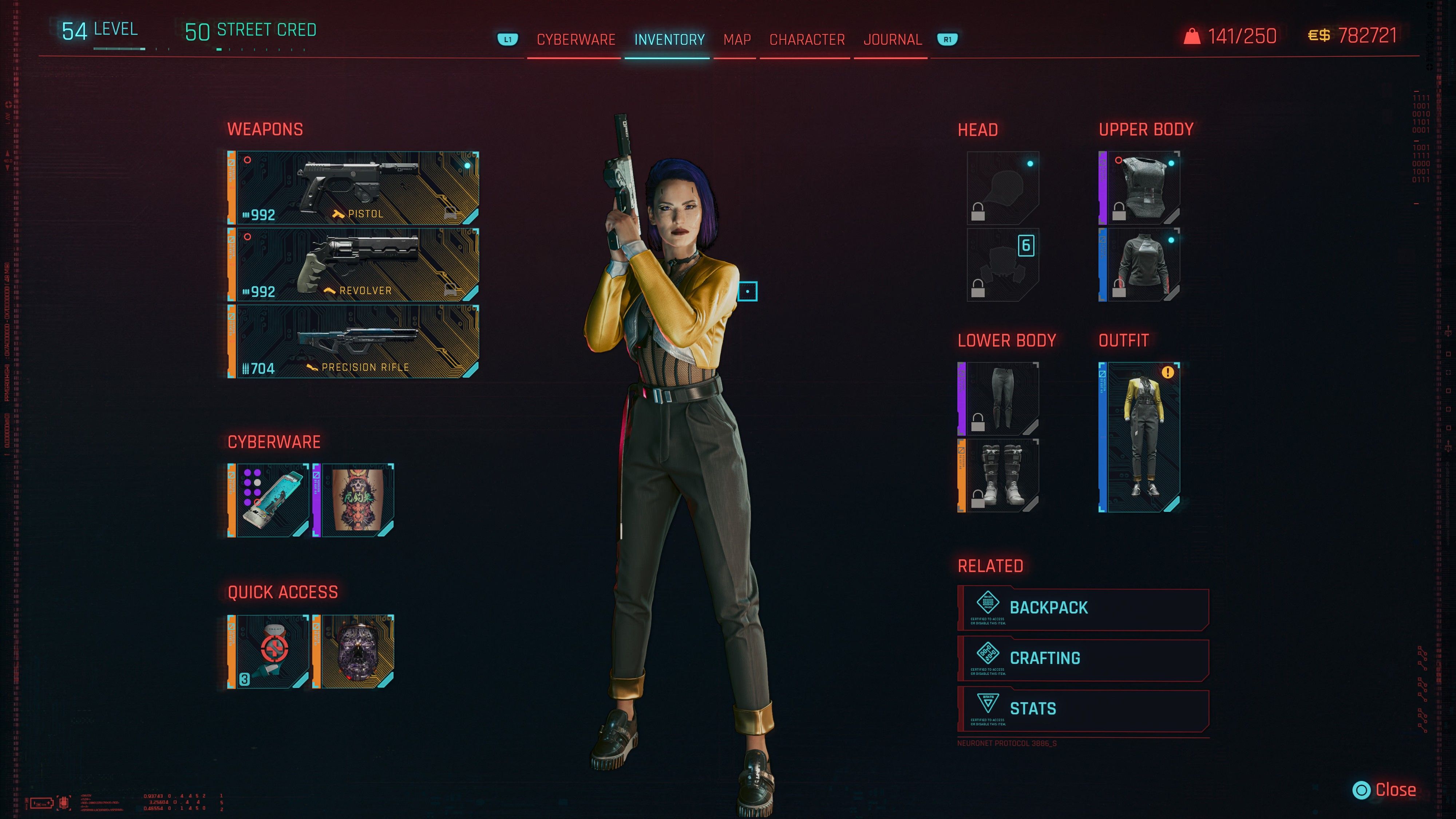Select the Inventory tab
This screenshot has width=1456, height=819.
click(x=669, y=40)
